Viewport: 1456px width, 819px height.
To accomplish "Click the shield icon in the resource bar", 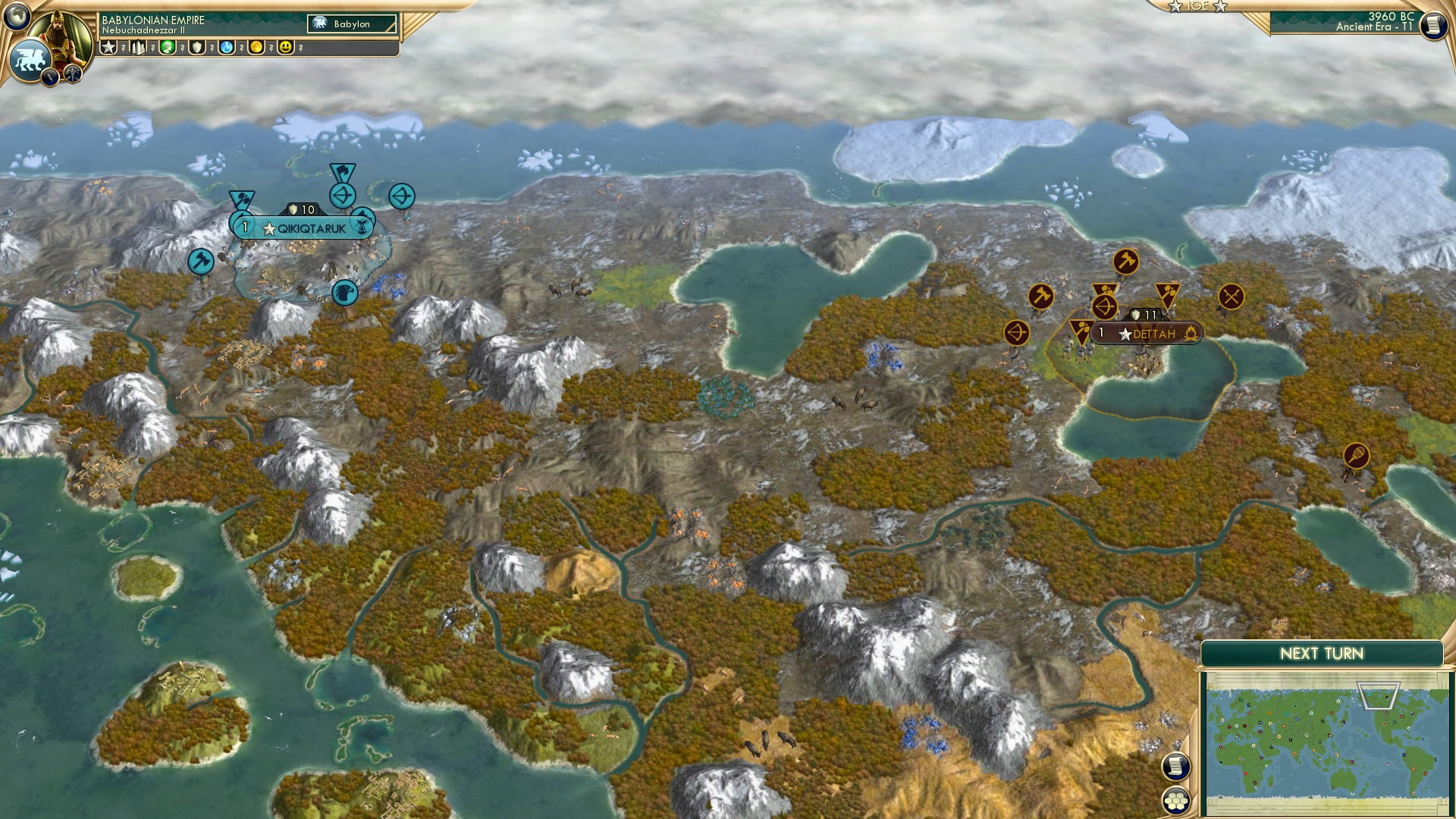I will [x=196, y=47].
